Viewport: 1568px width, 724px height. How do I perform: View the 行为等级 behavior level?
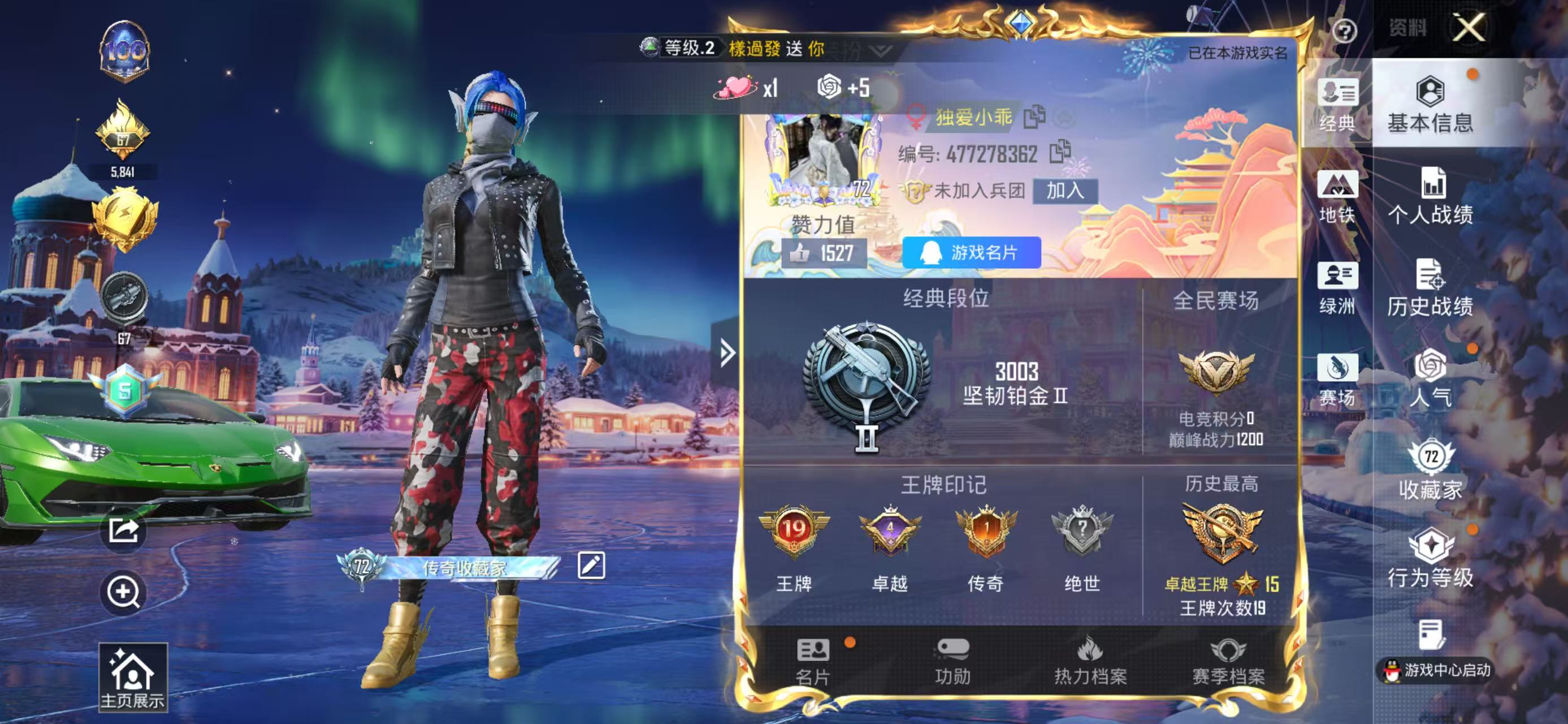coord(1431,559)
